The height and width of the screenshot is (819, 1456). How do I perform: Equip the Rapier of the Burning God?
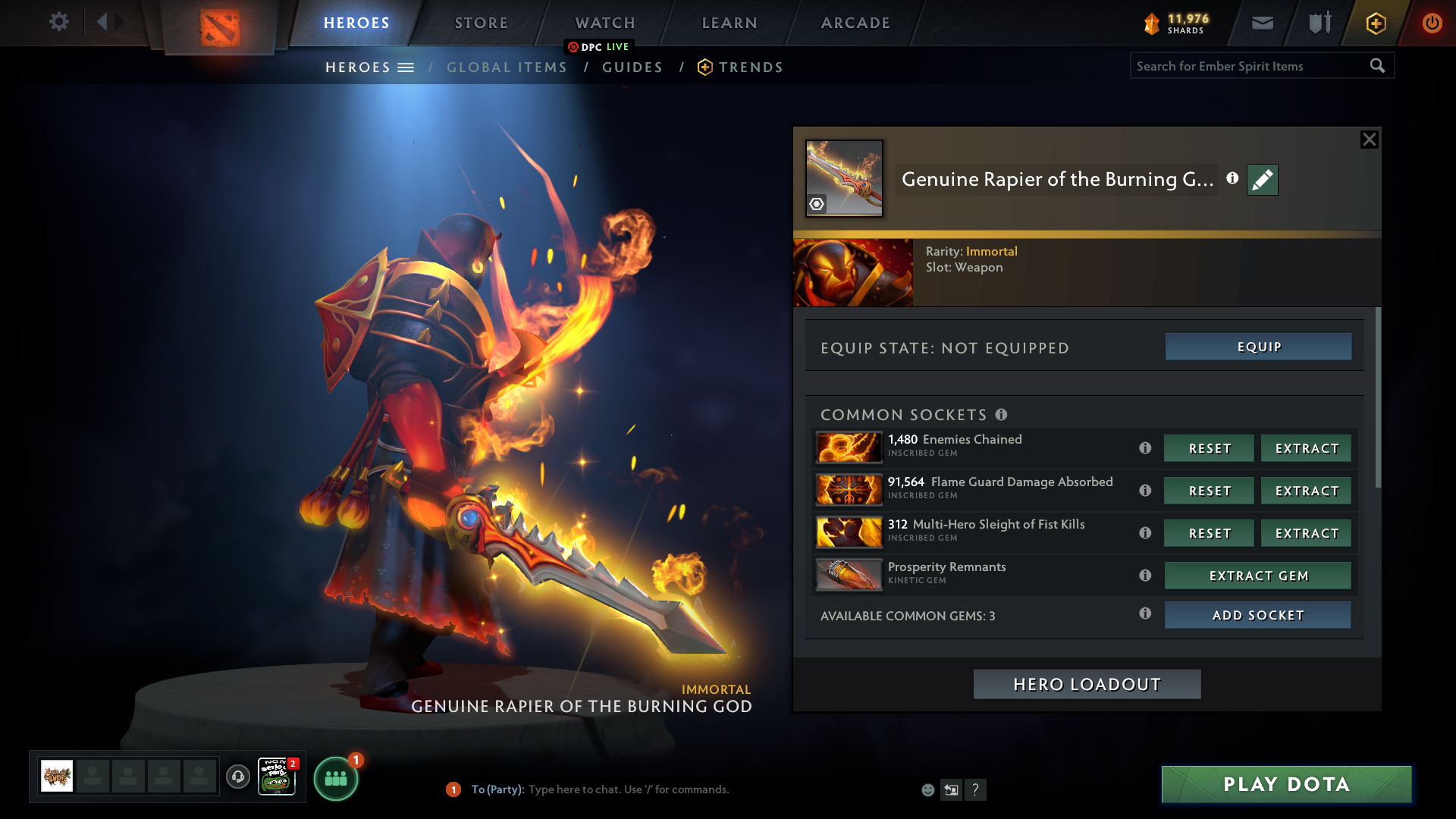pos(1258,347)
